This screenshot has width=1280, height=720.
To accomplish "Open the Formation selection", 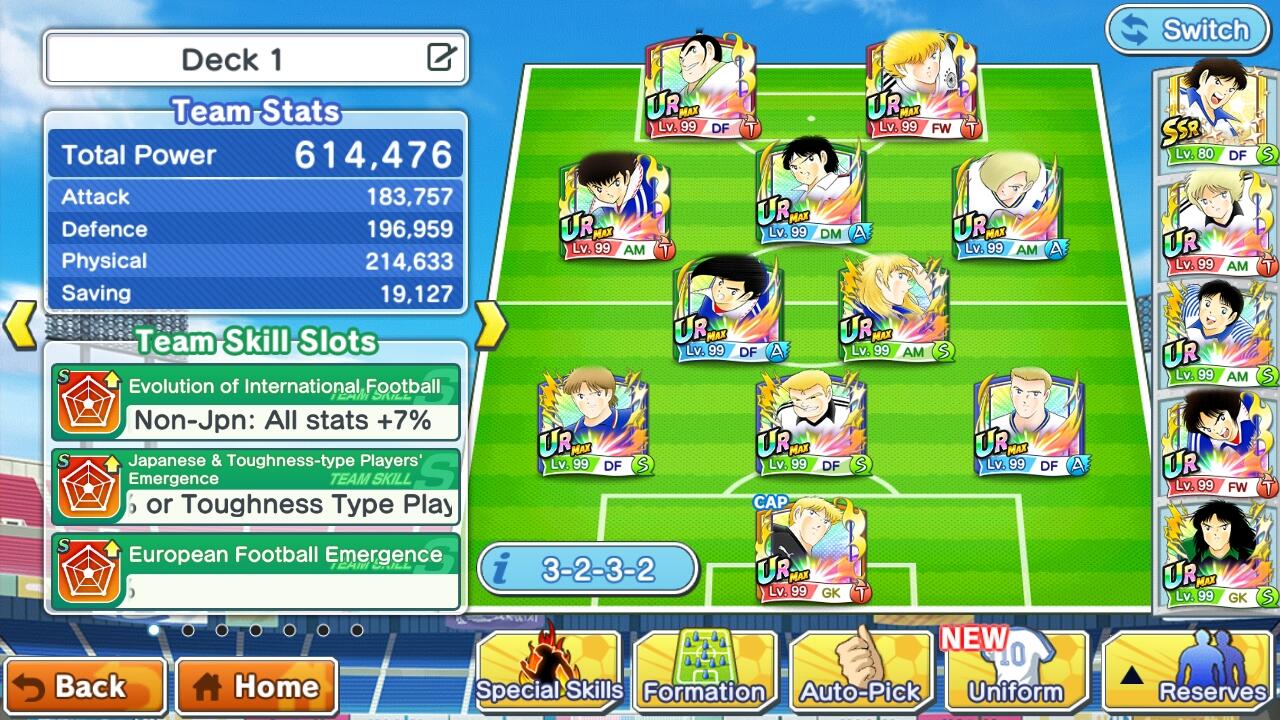I will 704,670.
